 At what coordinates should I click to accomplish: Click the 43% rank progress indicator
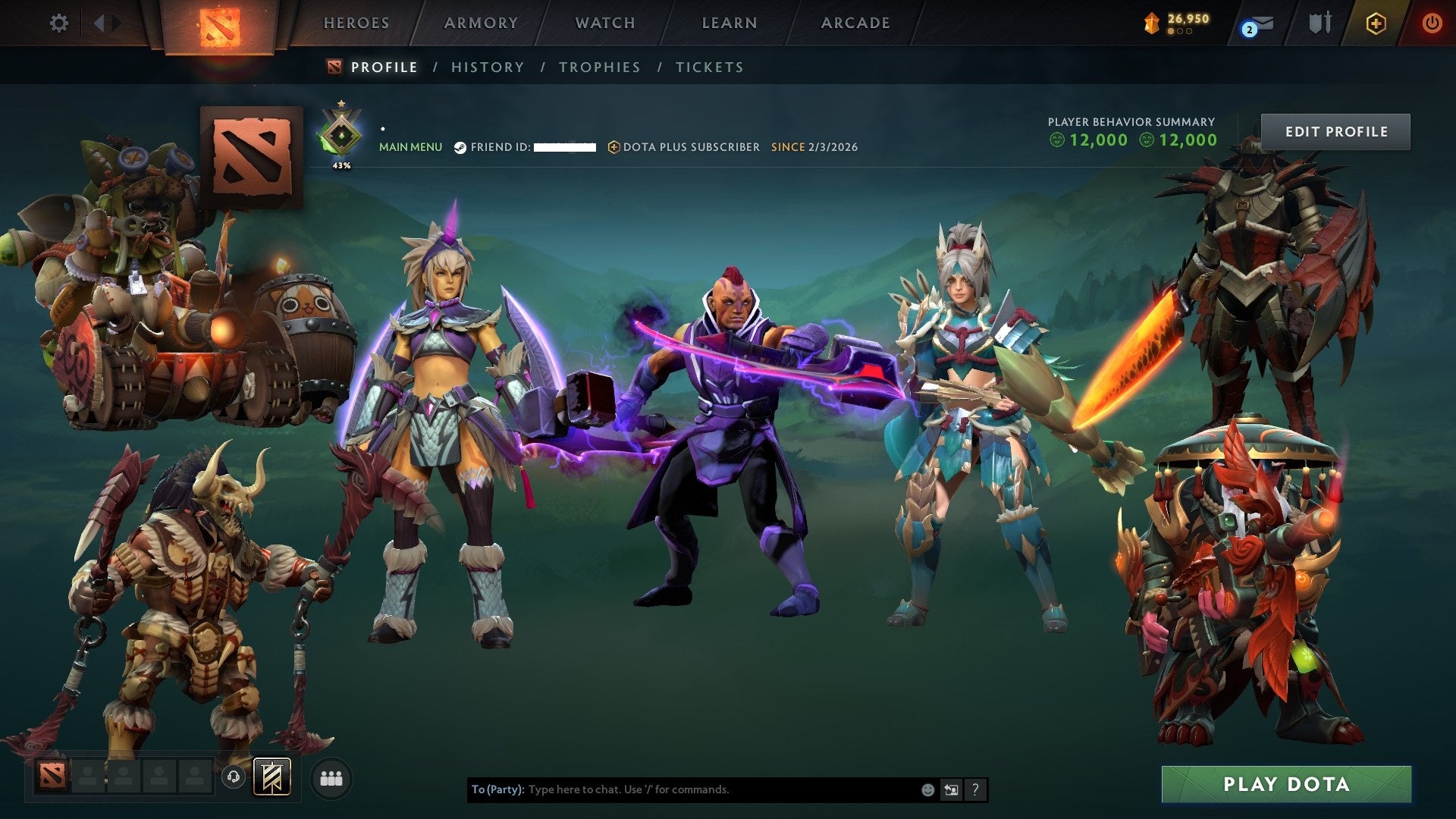pyautogui.click(x=341, y=164)
